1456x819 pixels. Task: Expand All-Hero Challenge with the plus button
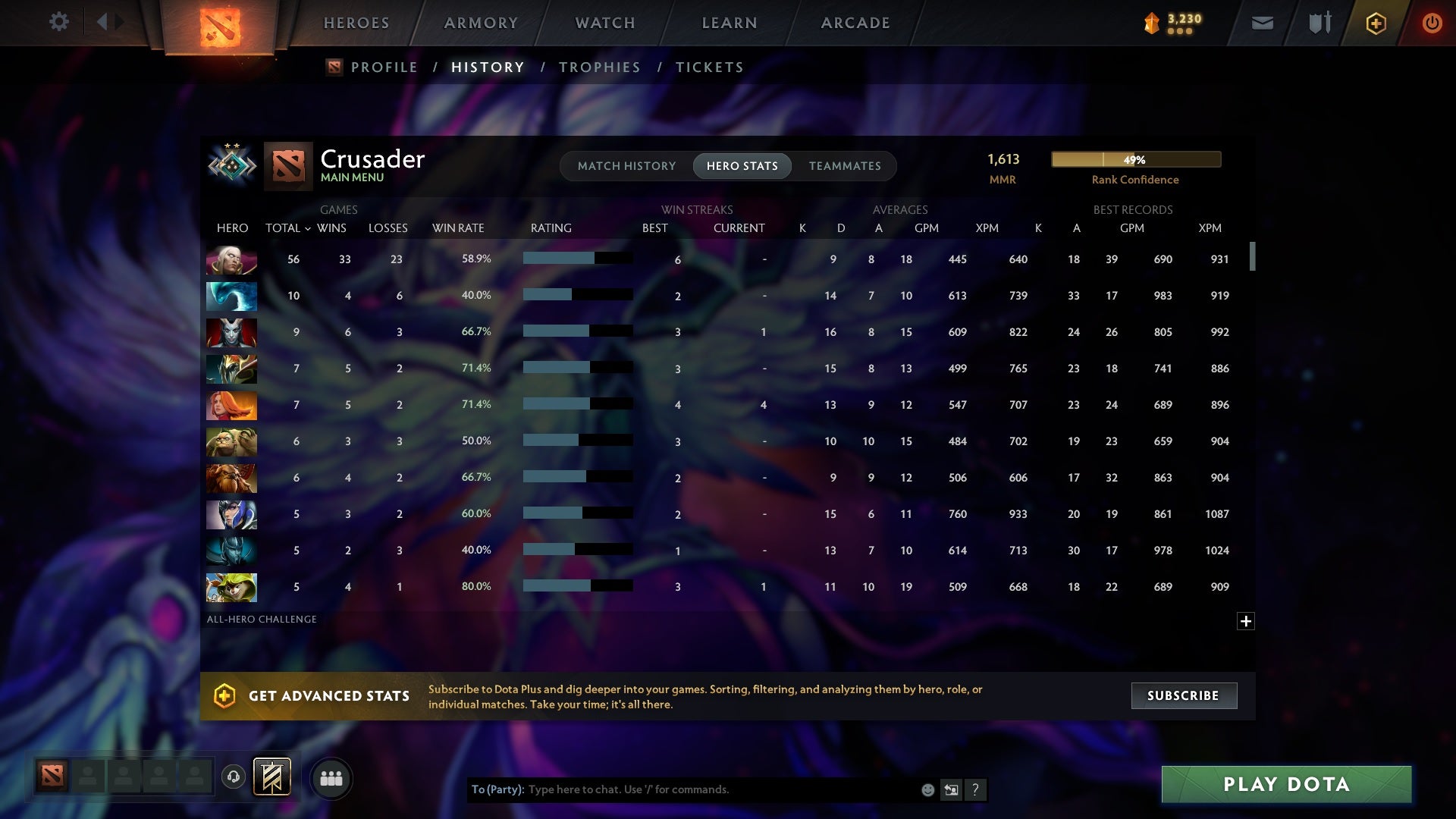click(1246, 621)
